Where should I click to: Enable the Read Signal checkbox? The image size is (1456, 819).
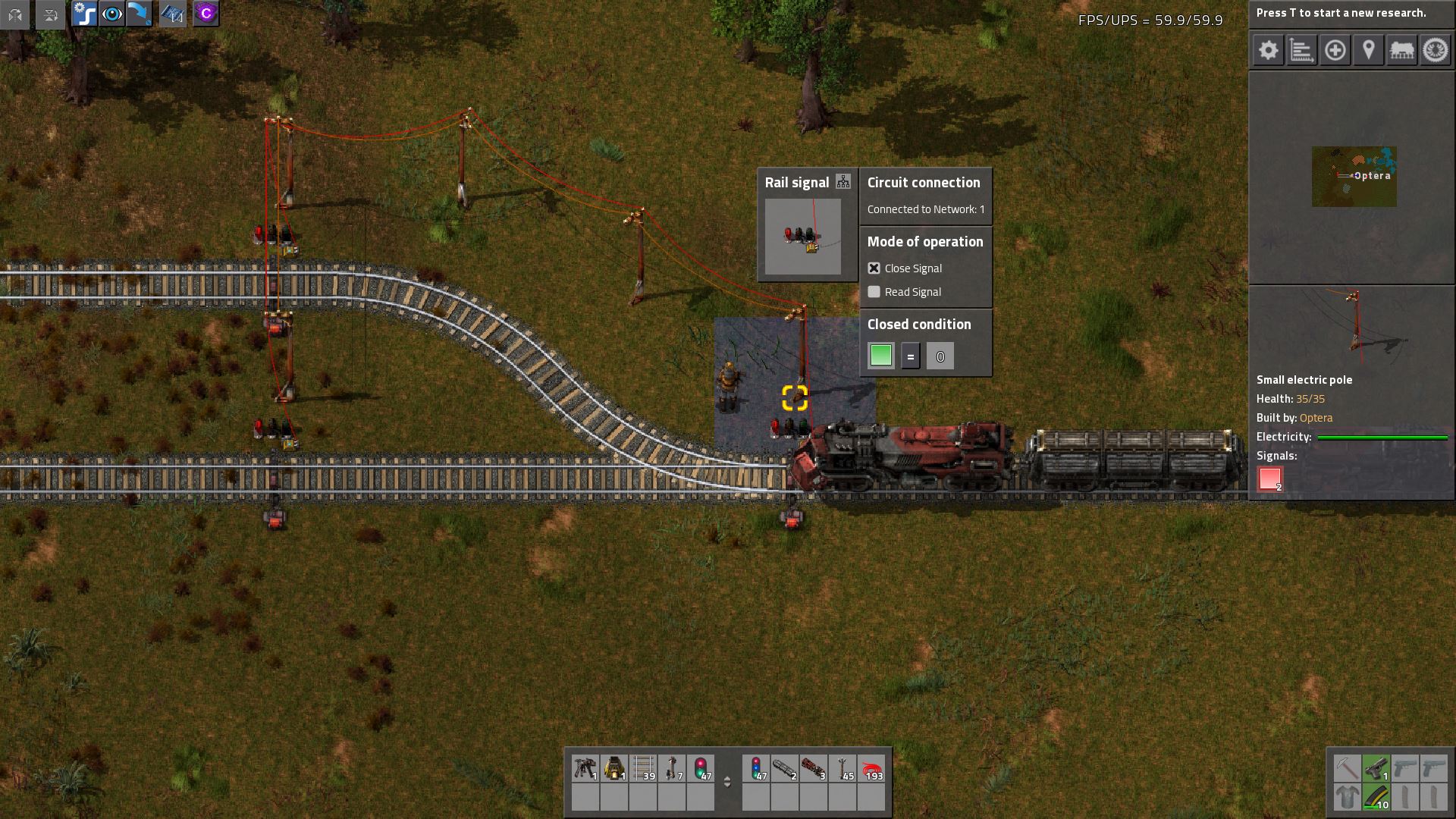[874, 292]
